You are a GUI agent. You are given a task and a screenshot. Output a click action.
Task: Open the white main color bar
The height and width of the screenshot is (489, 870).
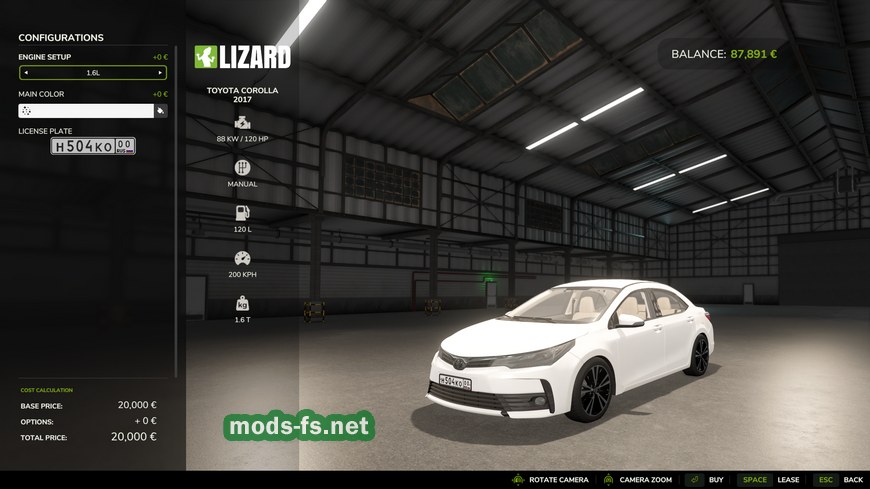click(x=86, y=111)
